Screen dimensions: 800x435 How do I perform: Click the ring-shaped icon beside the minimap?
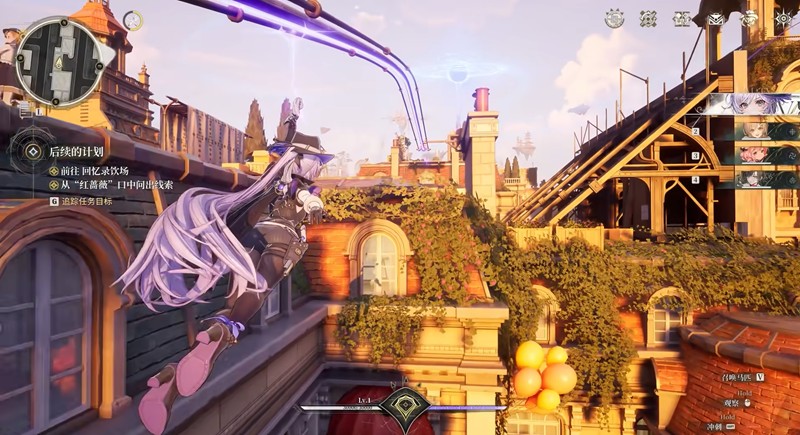pos(133,20)
